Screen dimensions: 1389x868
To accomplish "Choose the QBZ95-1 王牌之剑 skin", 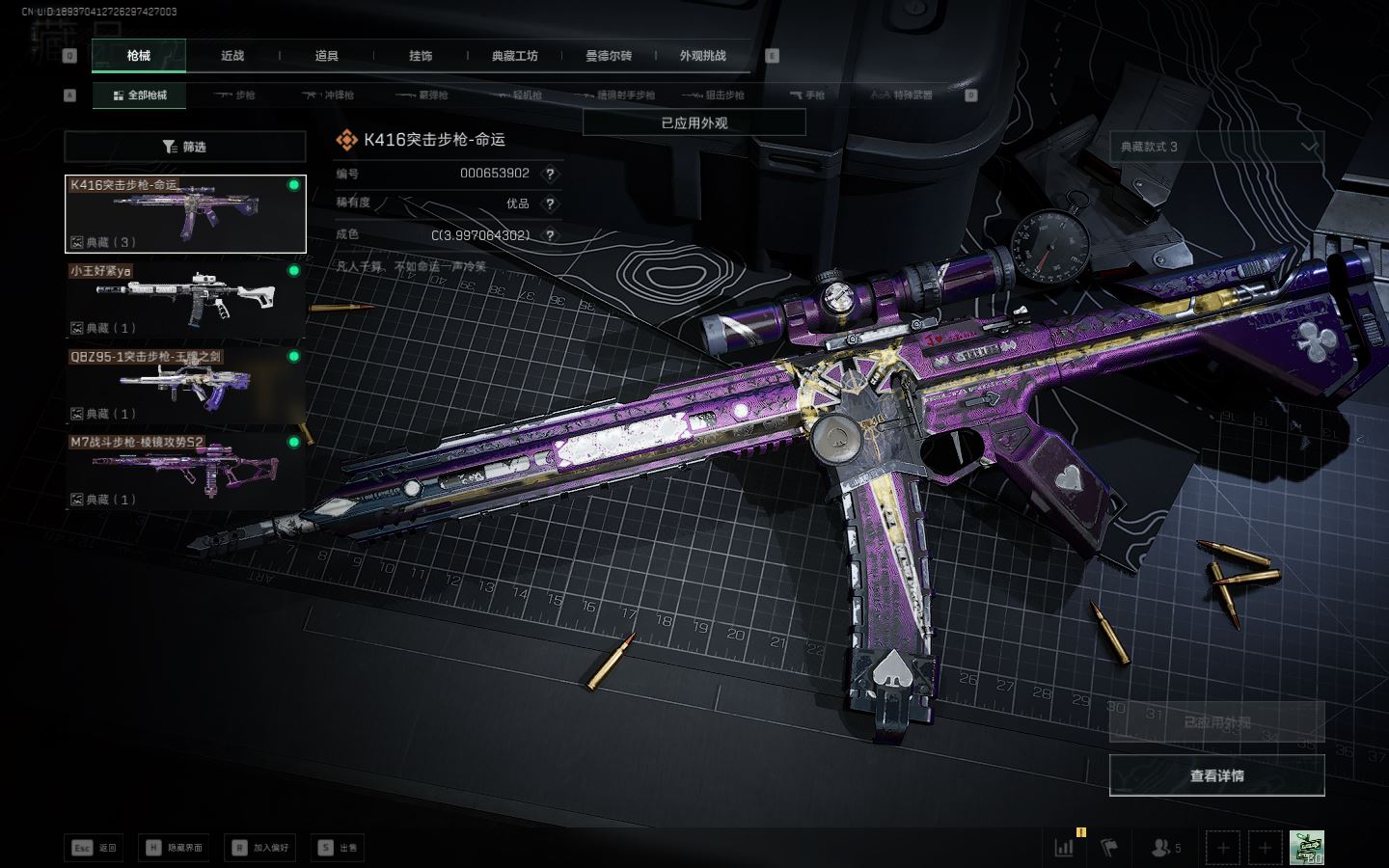I will [x=185, y=386].
